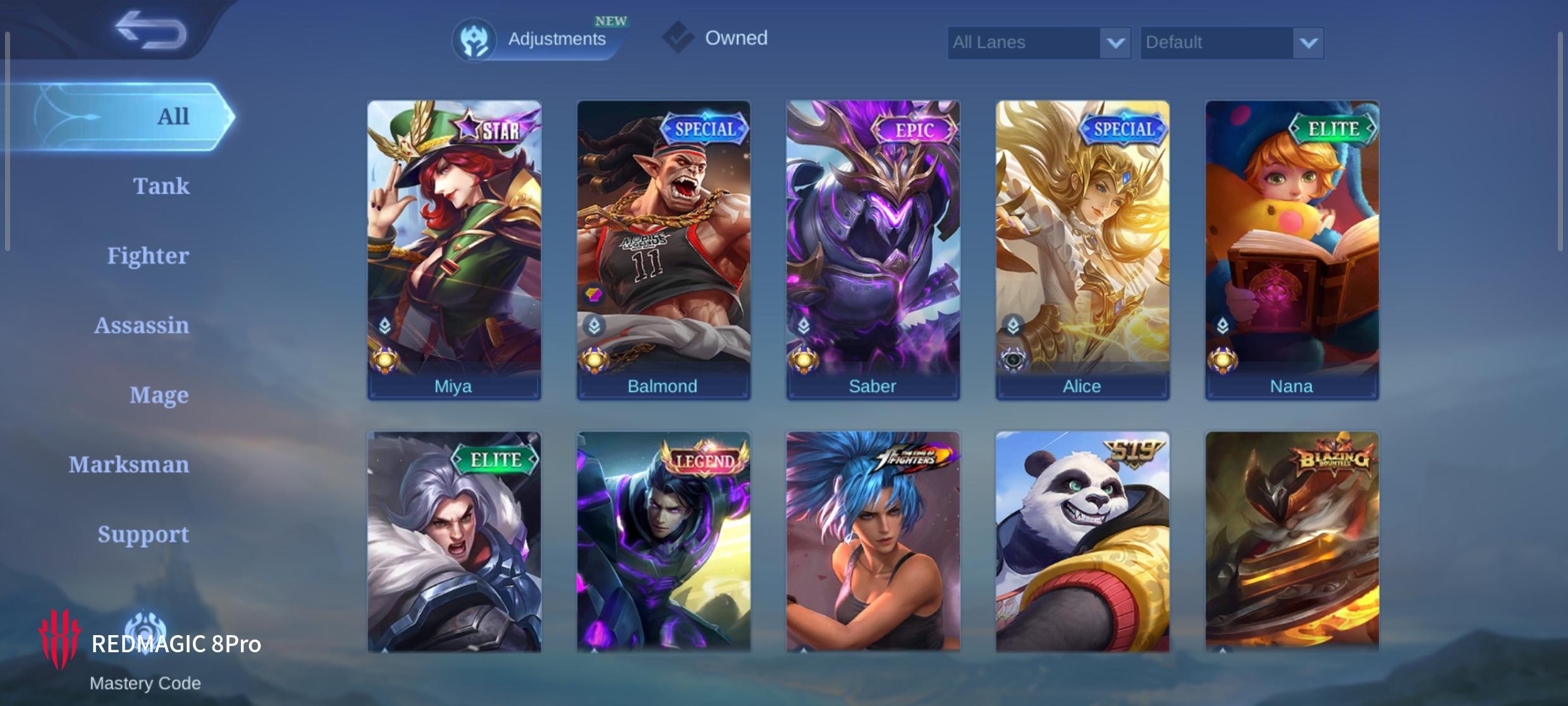1568x706 pixels.
Task: Open the All Lanes dropdown
Action: click(1037, 42)
